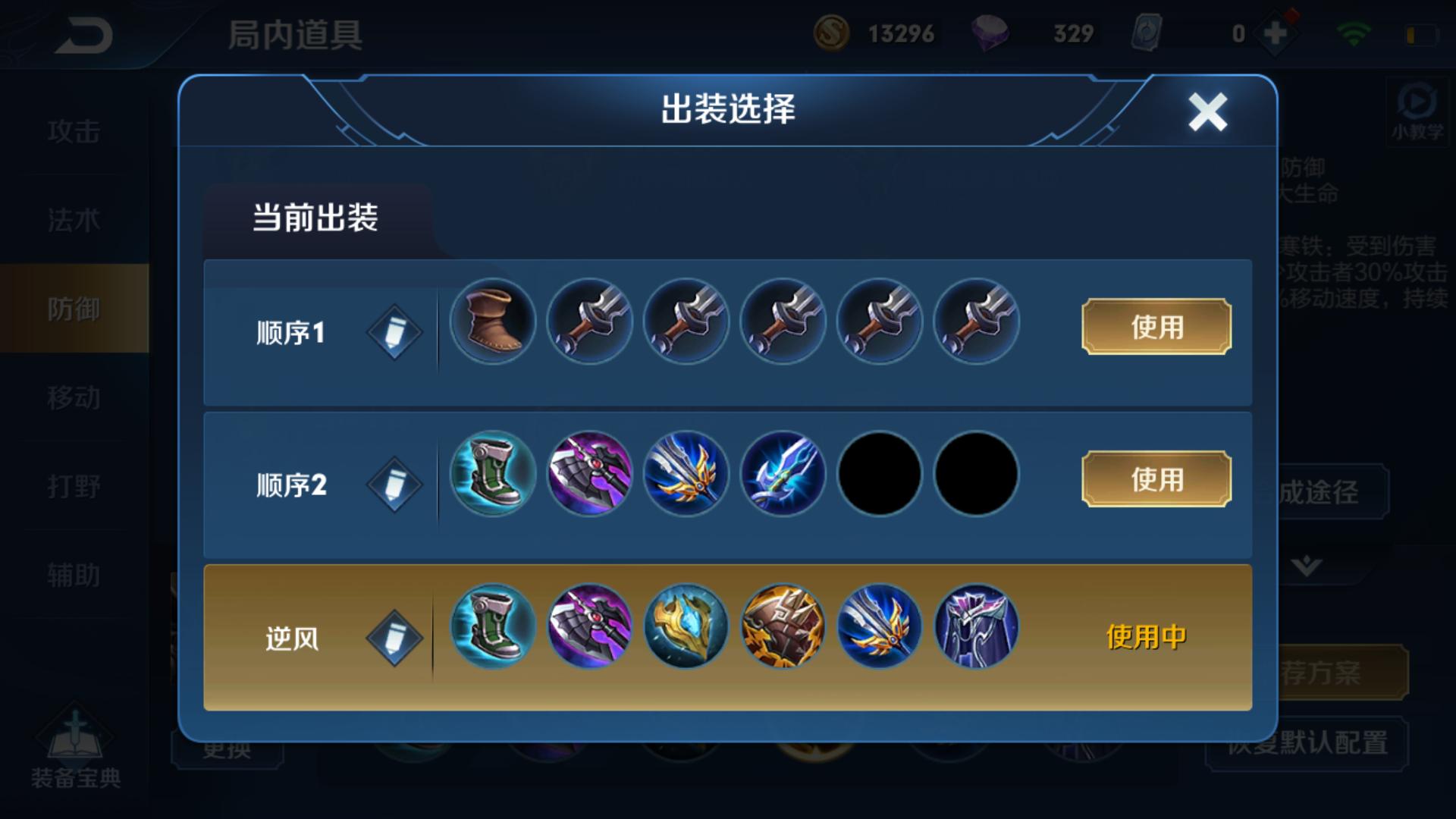The image size is (1456, 819).
Task: Click the gold coin currency icon
Action: click(x=831, y=33)
